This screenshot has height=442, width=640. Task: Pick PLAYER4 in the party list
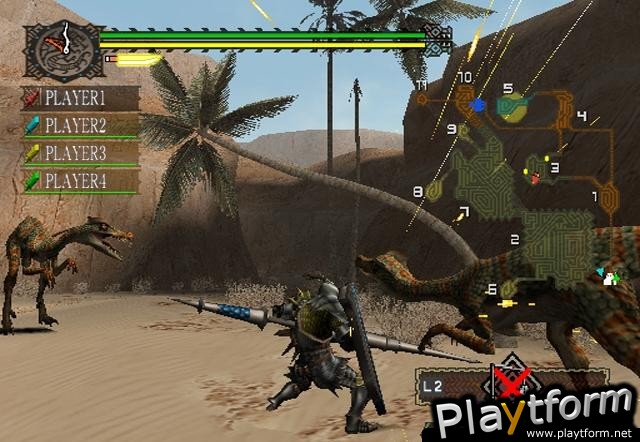pos(82,181)
